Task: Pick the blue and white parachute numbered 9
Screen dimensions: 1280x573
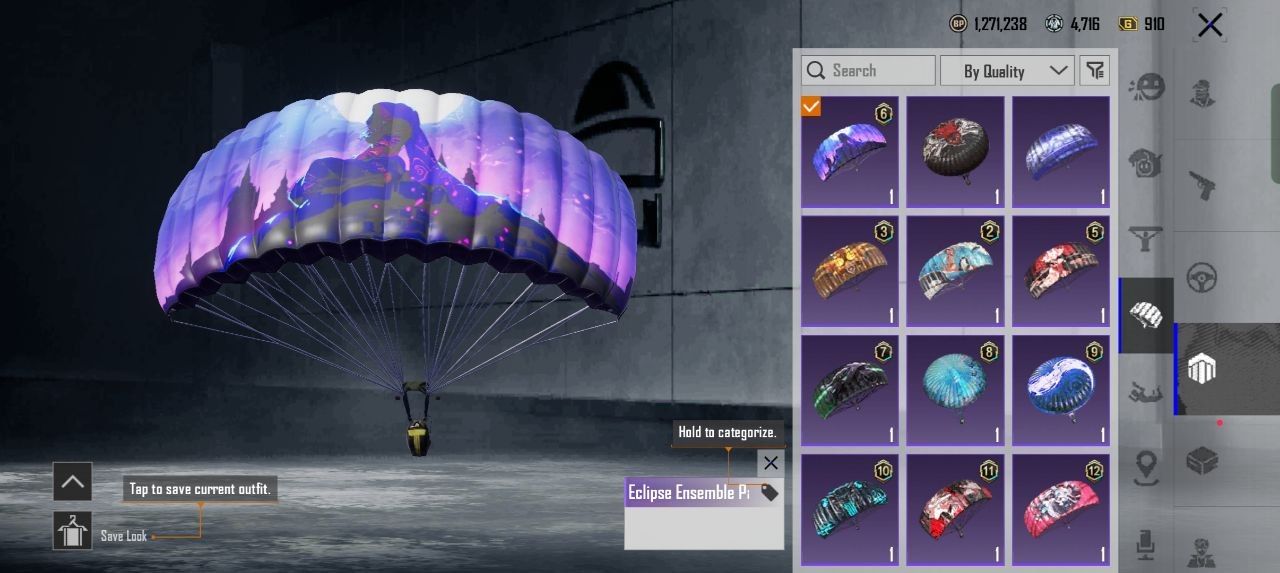Action: click(1061, 390)
